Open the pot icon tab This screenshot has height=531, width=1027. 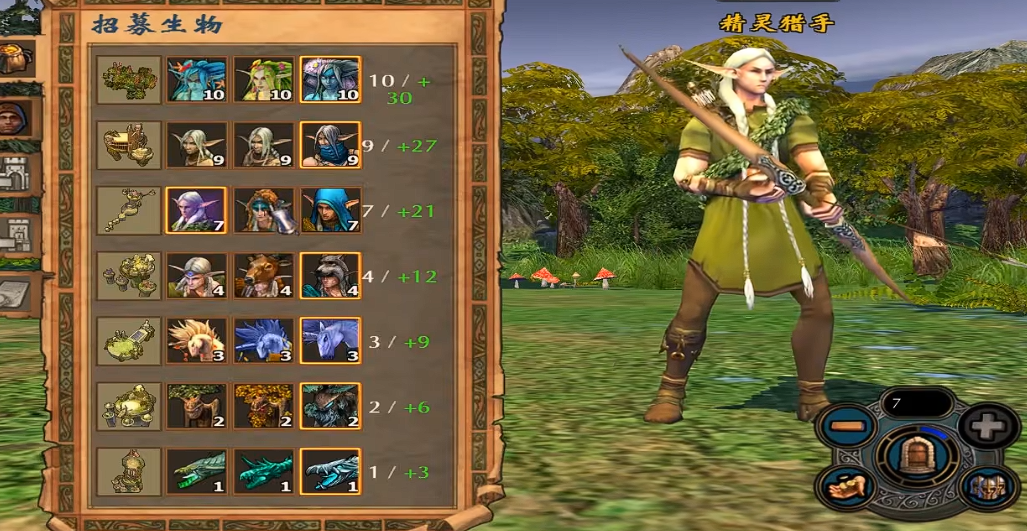point(15,58)
